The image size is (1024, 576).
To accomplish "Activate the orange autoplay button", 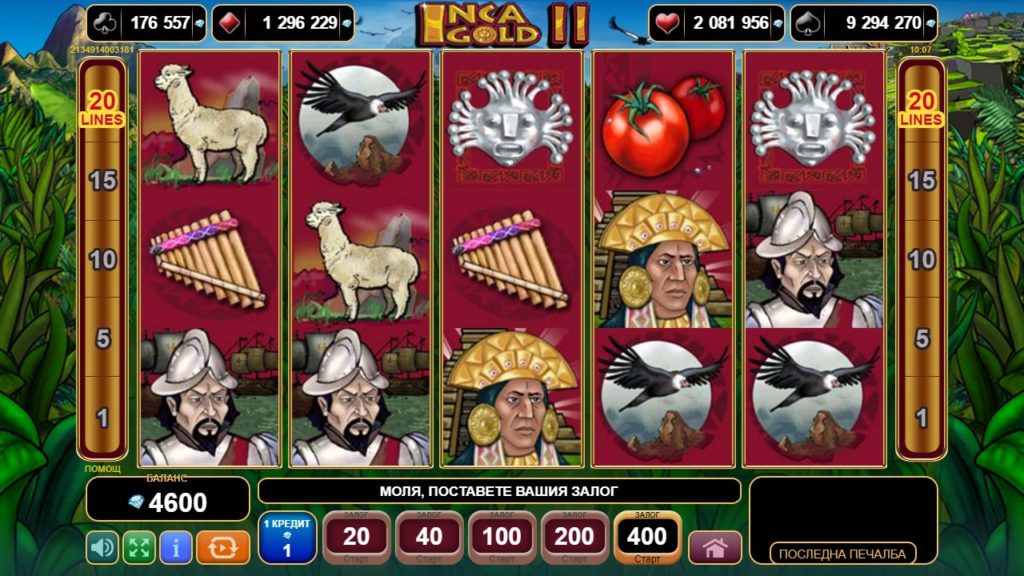I will 223,547.
